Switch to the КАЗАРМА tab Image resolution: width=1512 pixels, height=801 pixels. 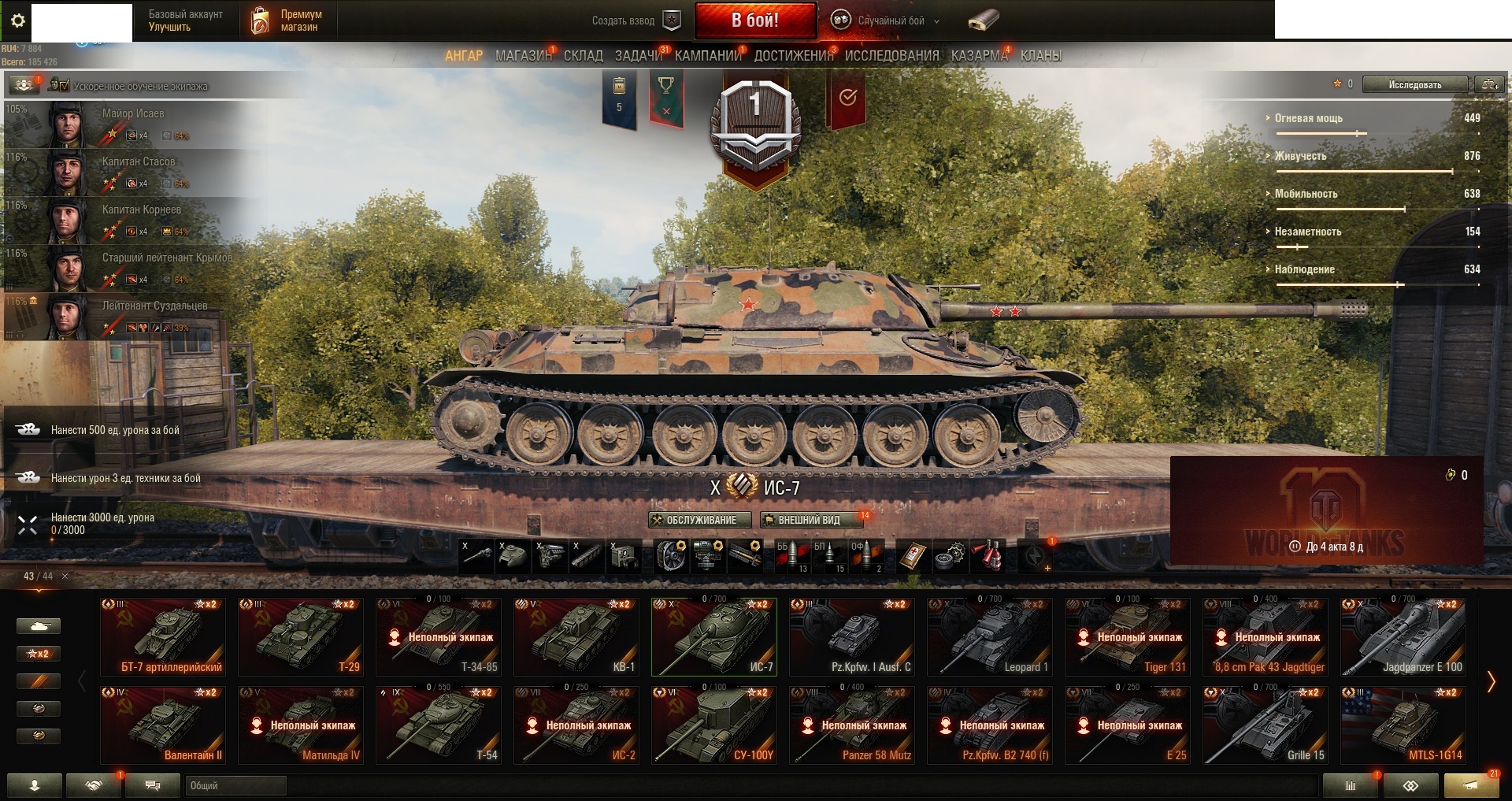pos(979,56)
